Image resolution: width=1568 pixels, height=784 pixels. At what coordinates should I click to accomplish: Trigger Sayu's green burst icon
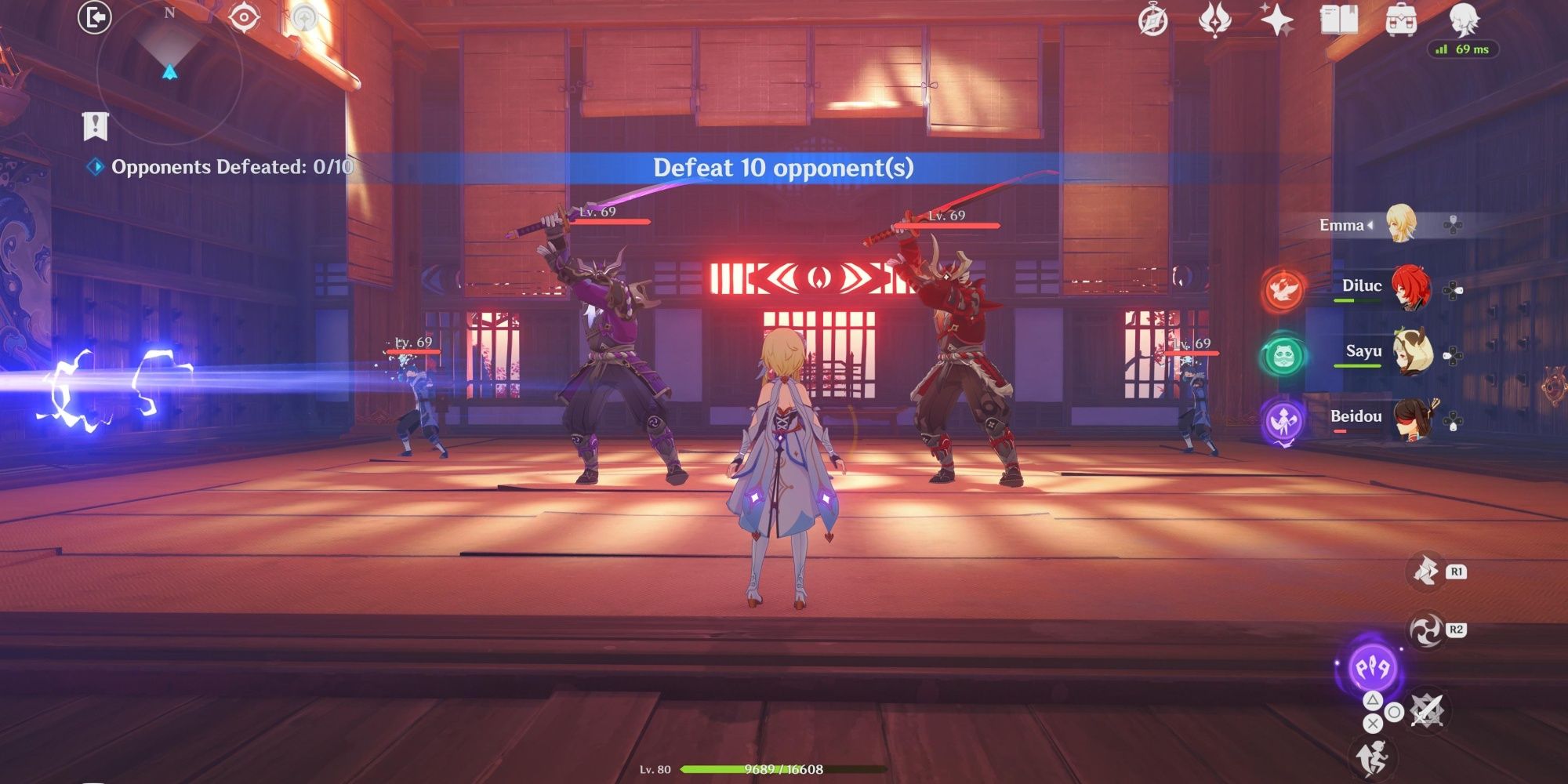click(x=1283, y=354)
